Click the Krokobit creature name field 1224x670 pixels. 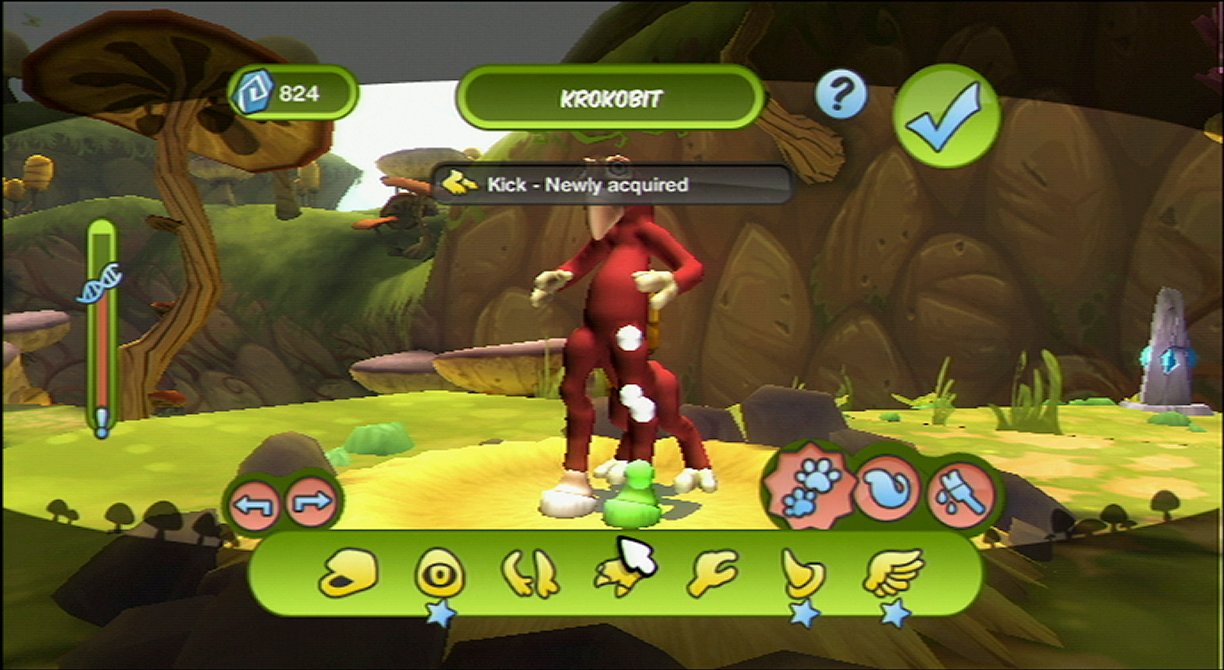pyautogui.click(x=610, y=98)
